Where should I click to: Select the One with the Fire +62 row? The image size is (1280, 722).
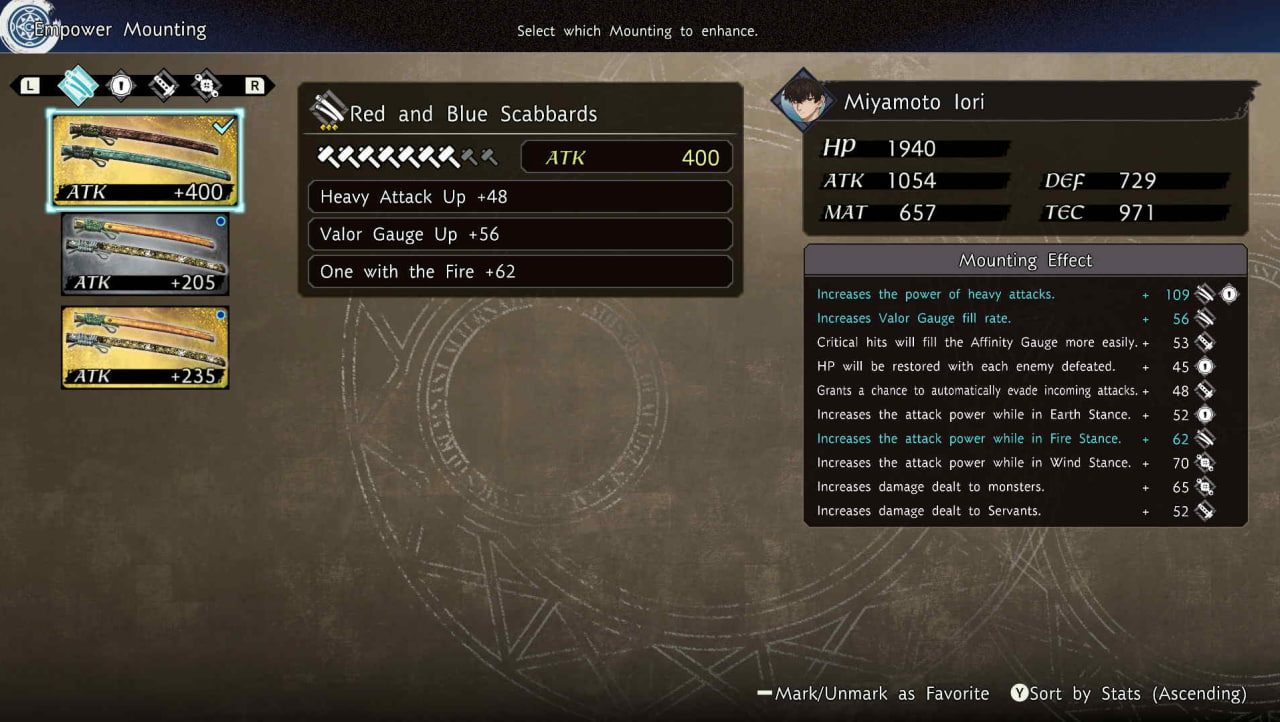pos(520,272)
